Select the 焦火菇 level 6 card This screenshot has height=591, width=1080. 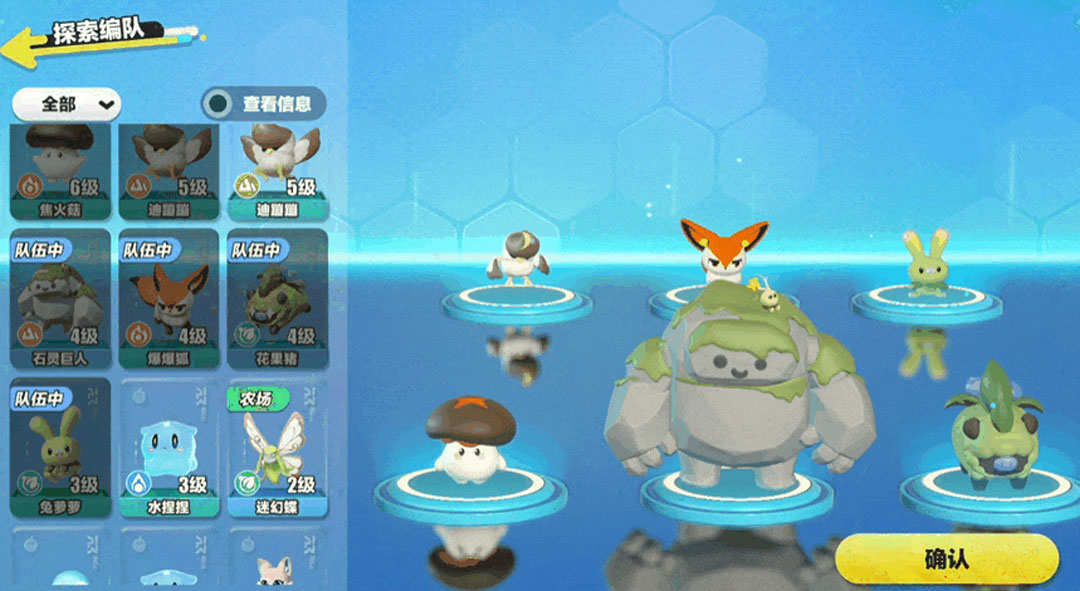click(60, 172)
